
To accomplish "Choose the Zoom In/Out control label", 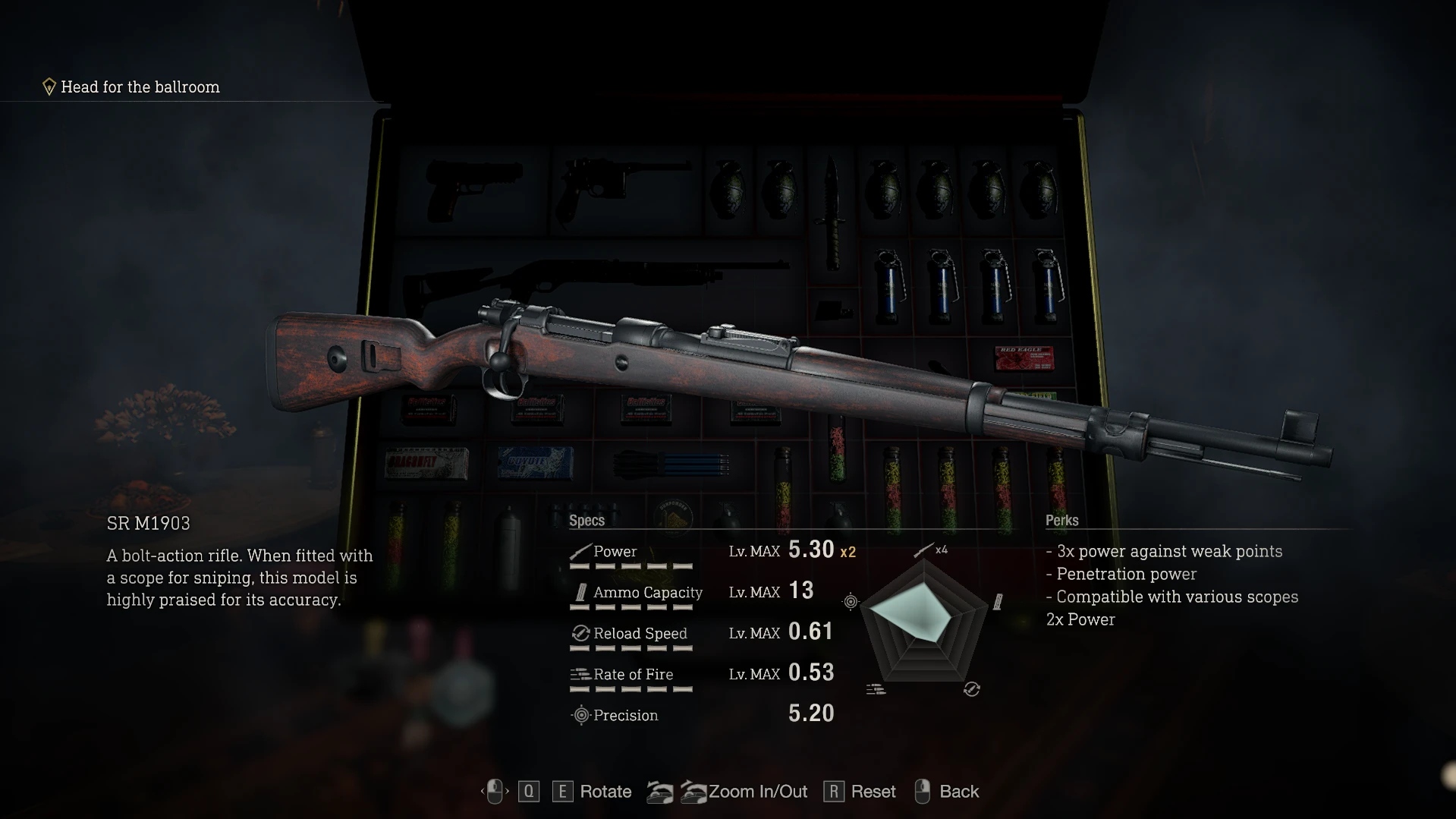I will (x=757, y=792).
